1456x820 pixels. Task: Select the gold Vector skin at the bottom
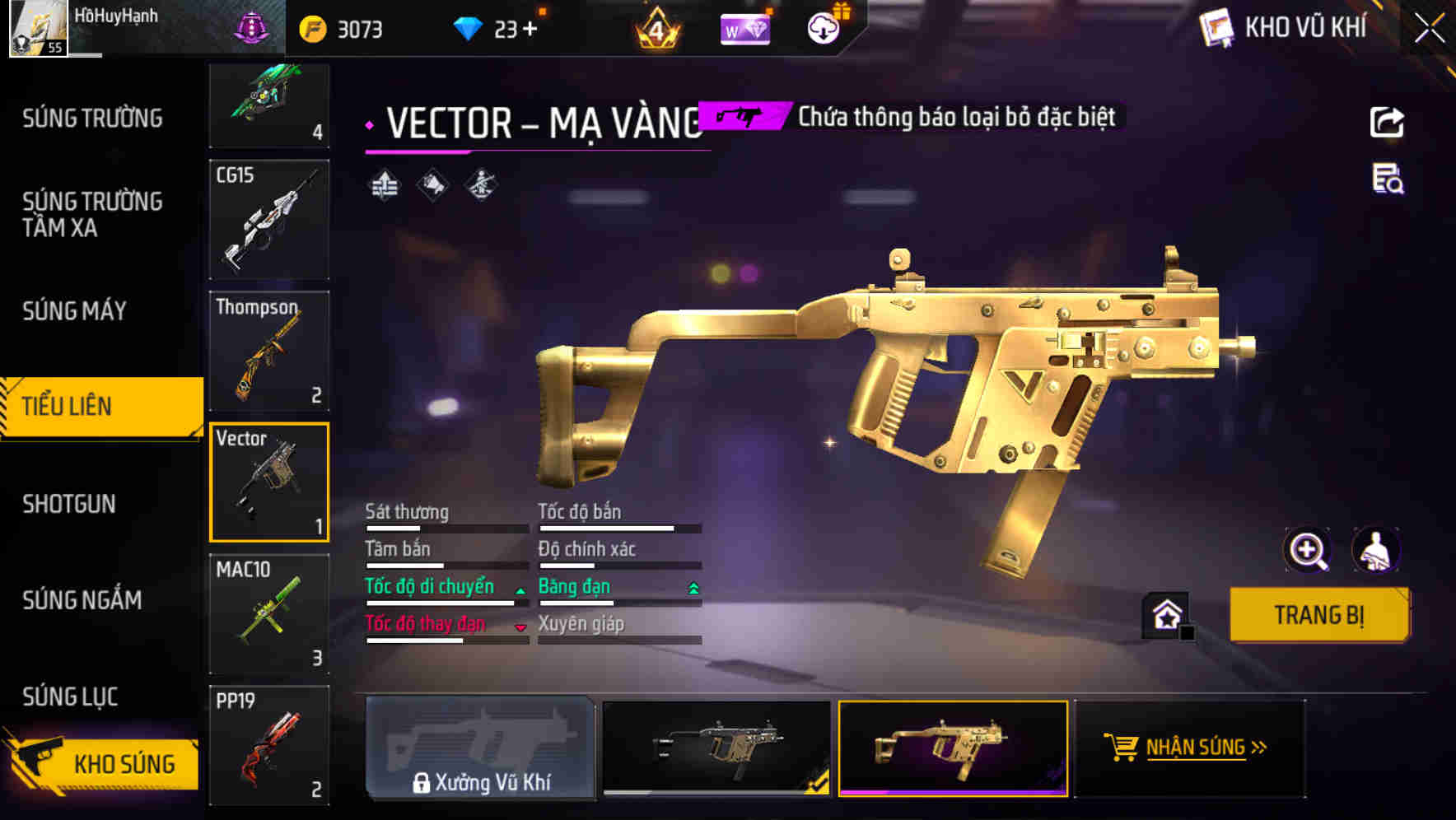click(953, 749)
